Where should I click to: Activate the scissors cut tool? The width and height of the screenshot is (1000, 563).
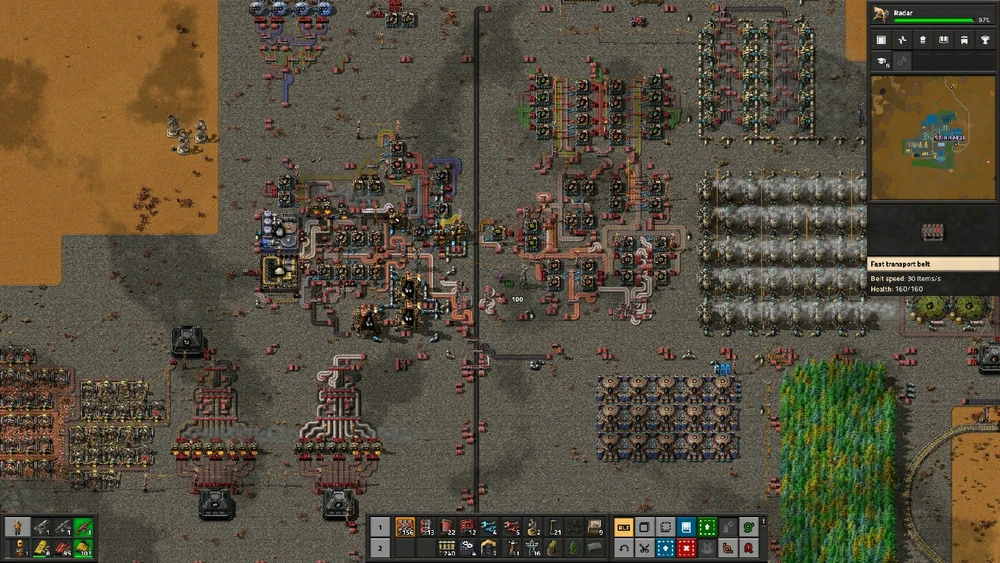pos(644,548)
